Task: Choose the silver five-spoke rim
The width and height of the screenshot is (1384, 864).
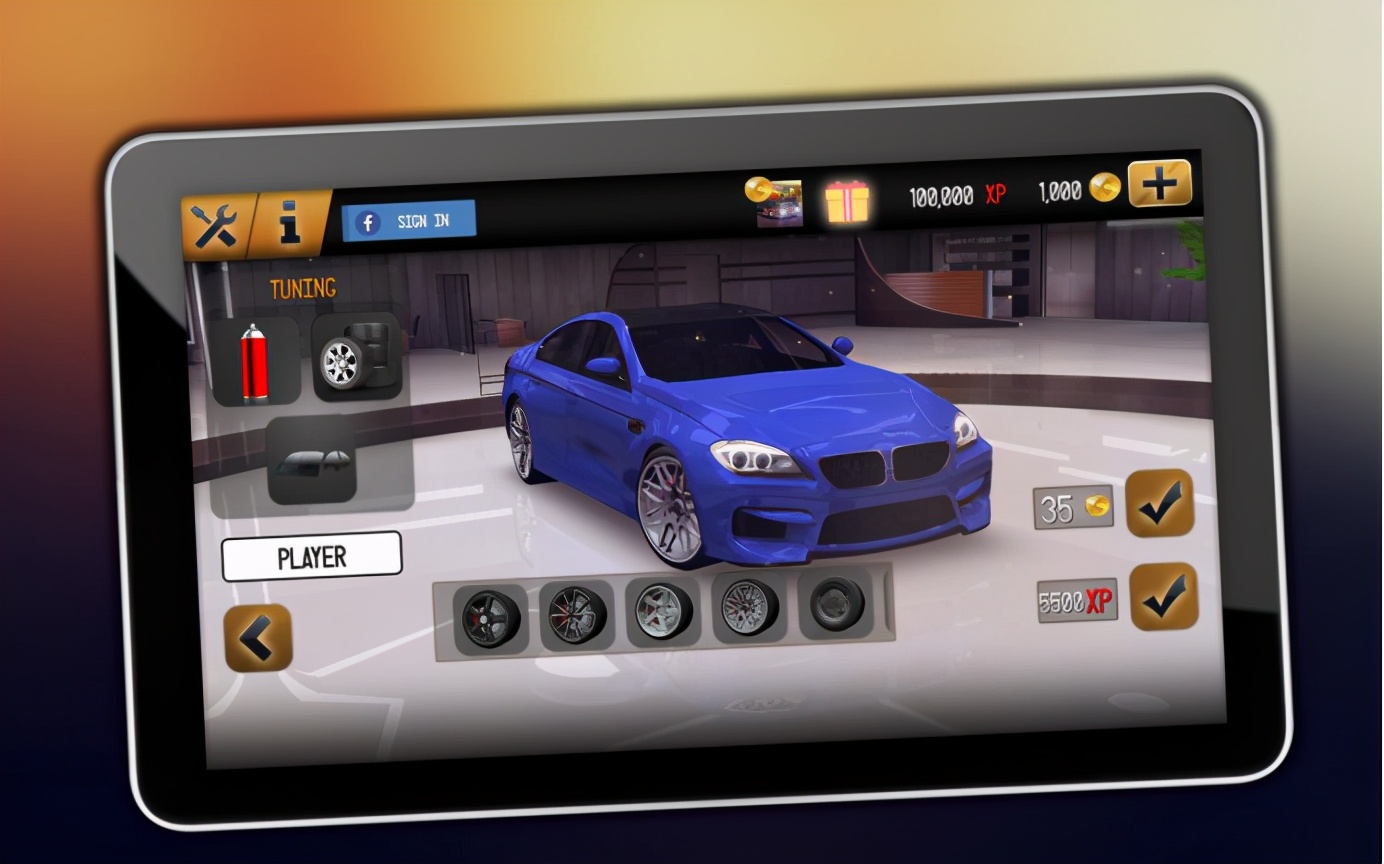Action: (662, 612)
